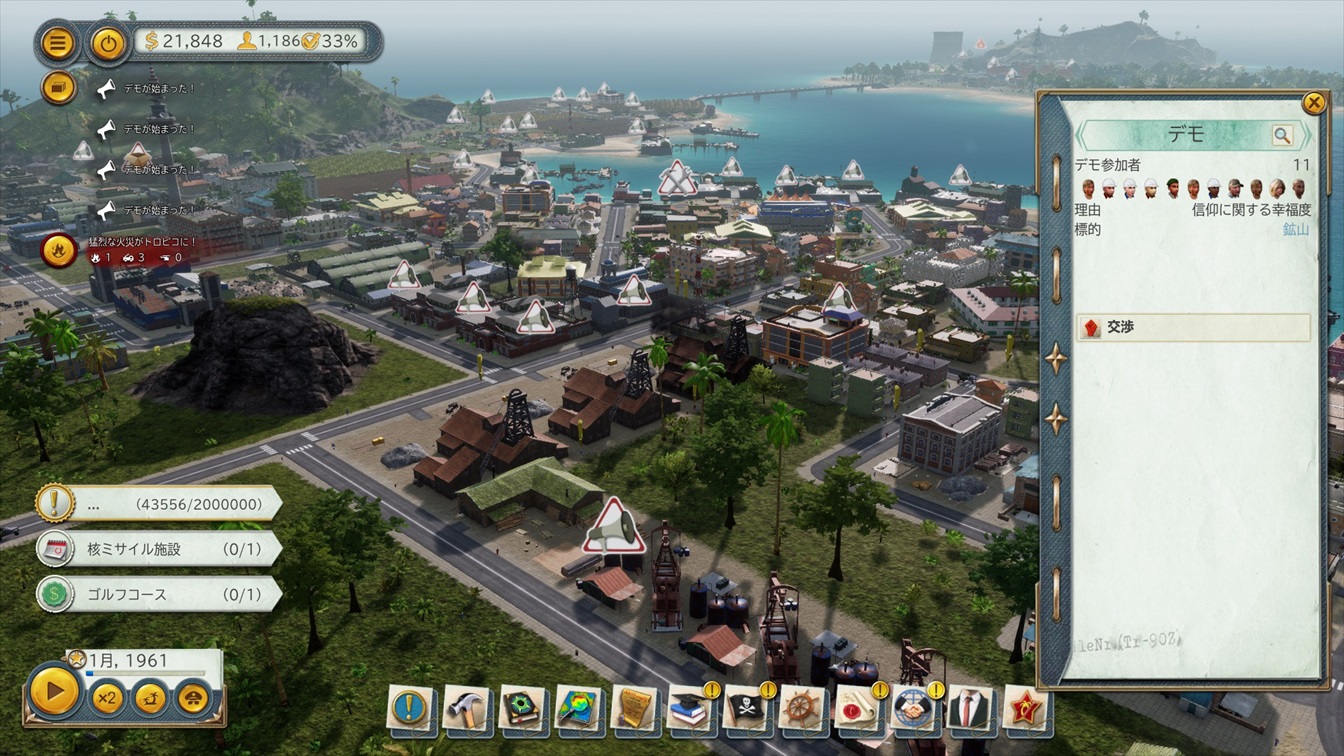Open the hamburger main menu button
The image size is (1344, 756).
click(x=59, y=43)
